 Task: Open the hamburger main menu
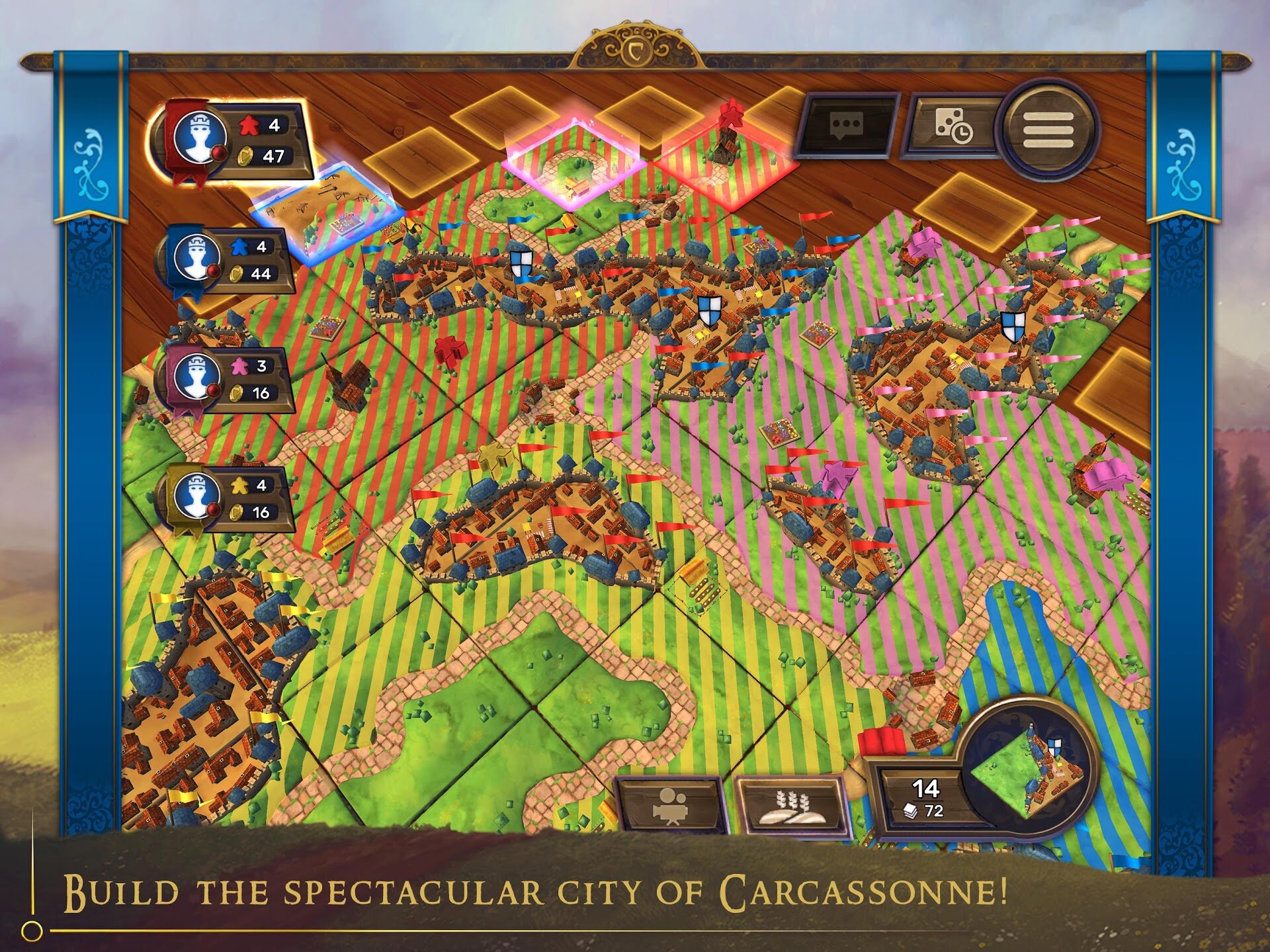(1048, 130)
